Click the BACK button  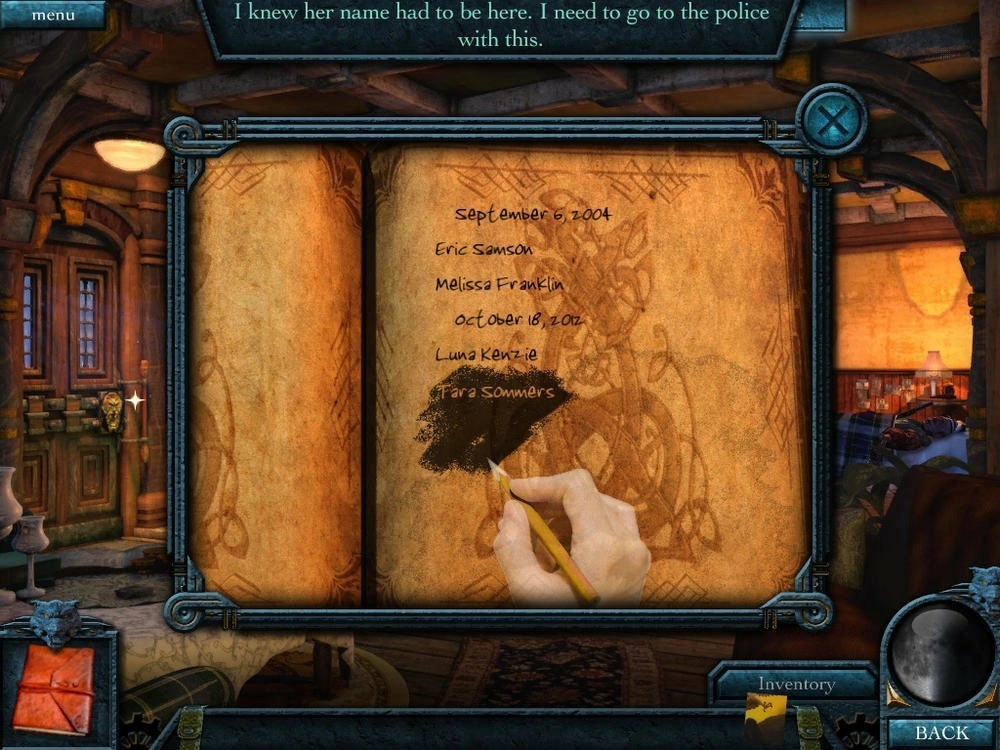941,732
